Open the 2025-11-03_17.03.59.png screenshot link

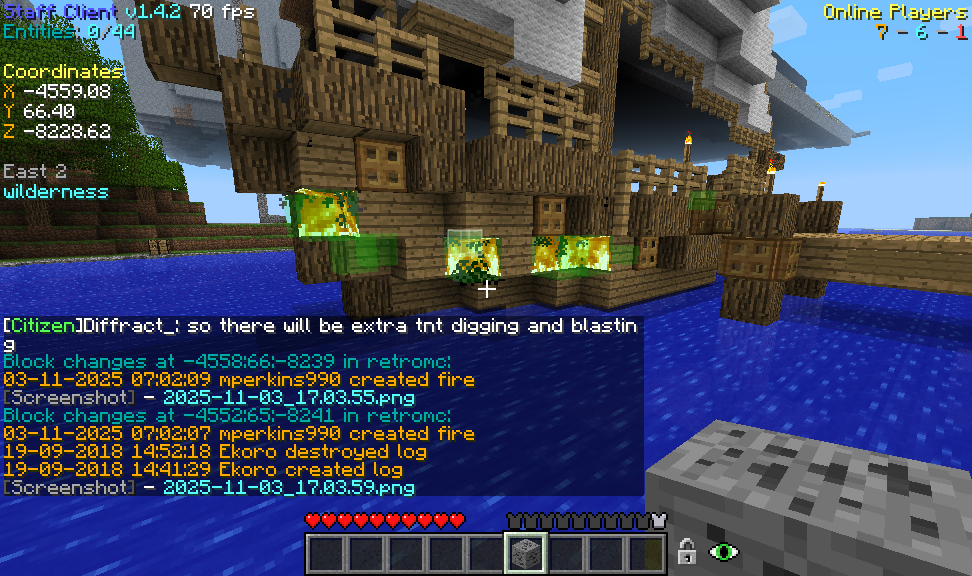click(x=288, y=488)
